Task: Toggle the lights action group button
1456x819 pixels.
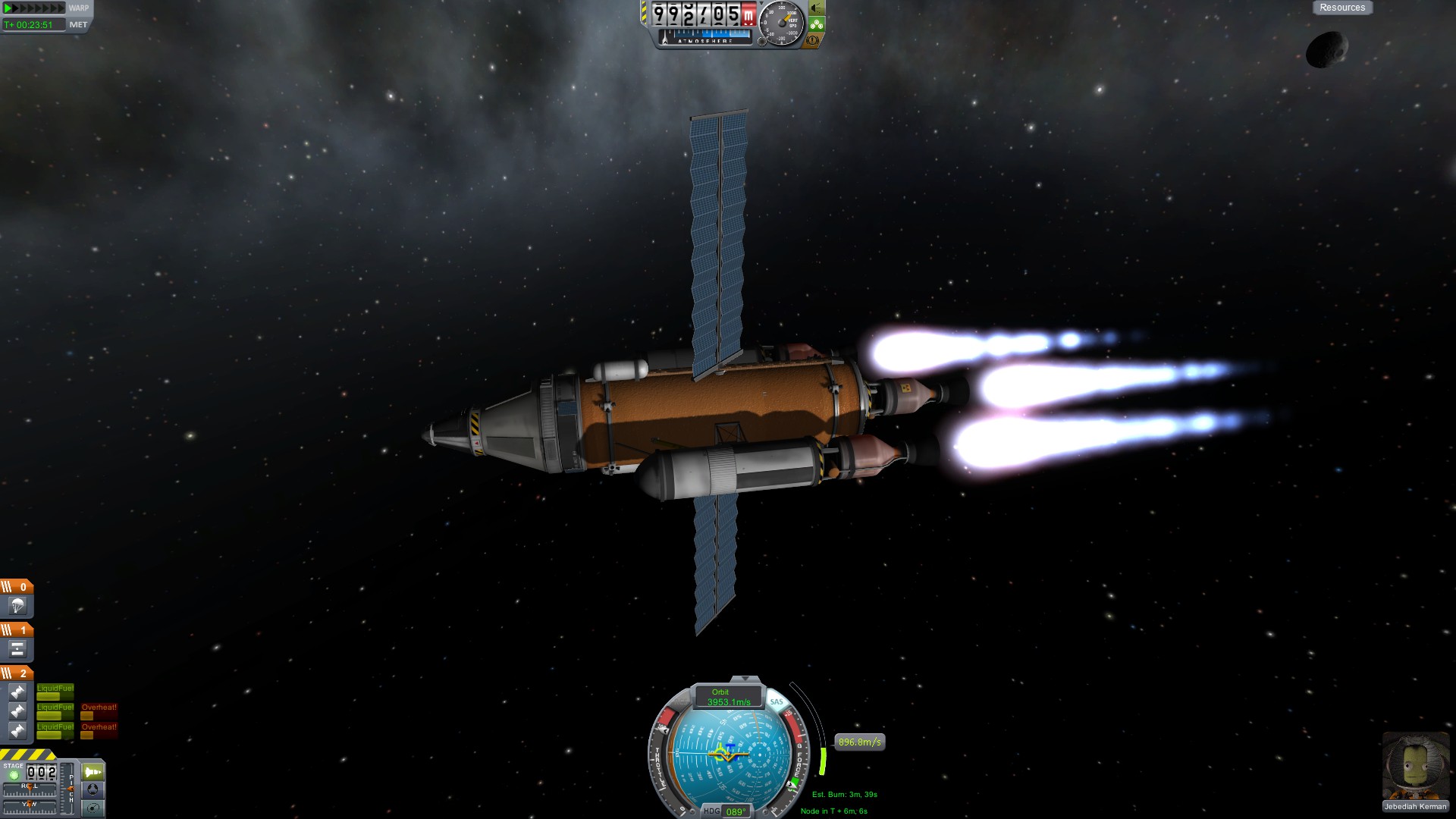Action: tap(816, 8)
